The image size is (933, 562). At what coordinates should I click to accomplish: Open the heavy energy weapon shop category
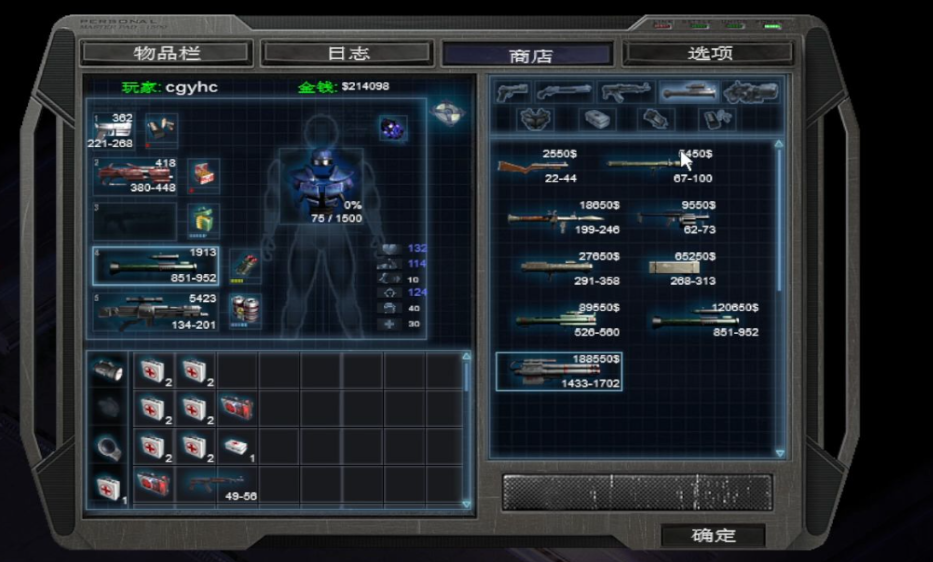(x=750, y=92)
